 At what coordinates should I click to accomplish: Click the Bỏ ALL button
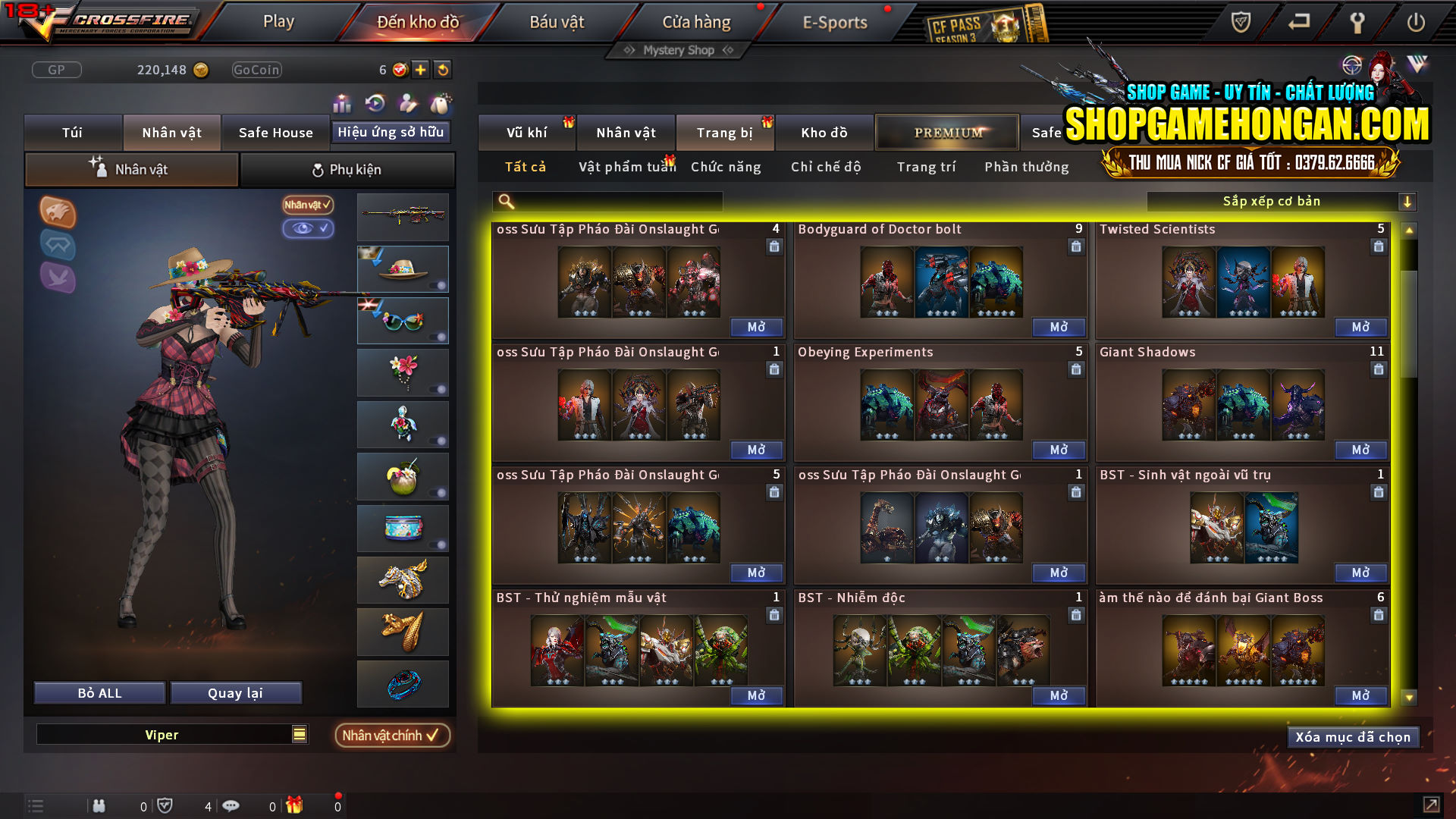(x=99, y=692)
